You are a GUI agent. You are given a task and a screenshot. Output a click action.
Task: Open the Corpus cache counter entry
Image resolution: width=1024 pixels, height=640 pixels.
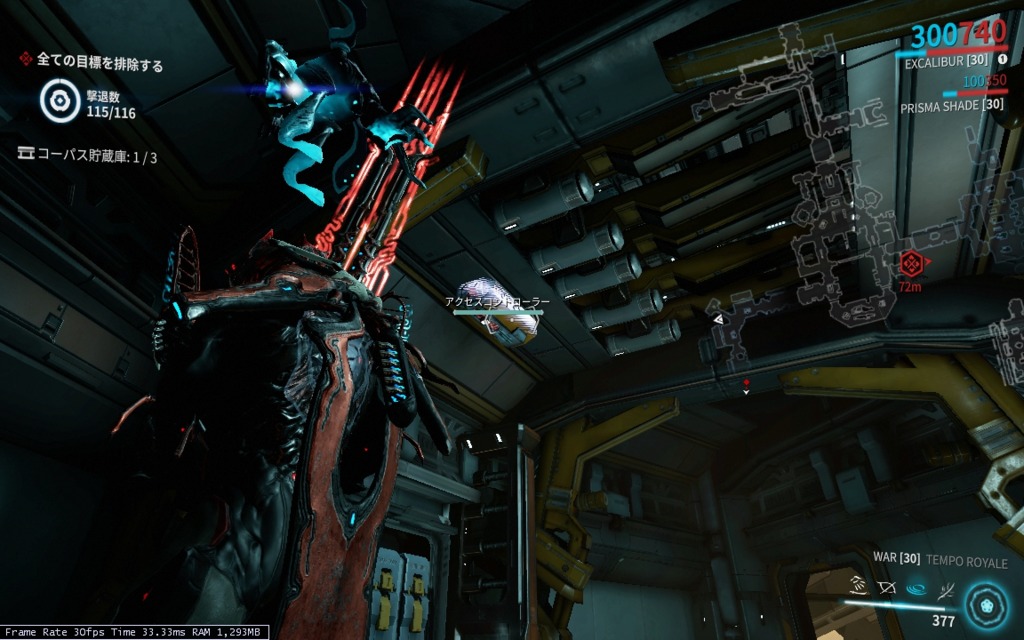click(88, 156)
